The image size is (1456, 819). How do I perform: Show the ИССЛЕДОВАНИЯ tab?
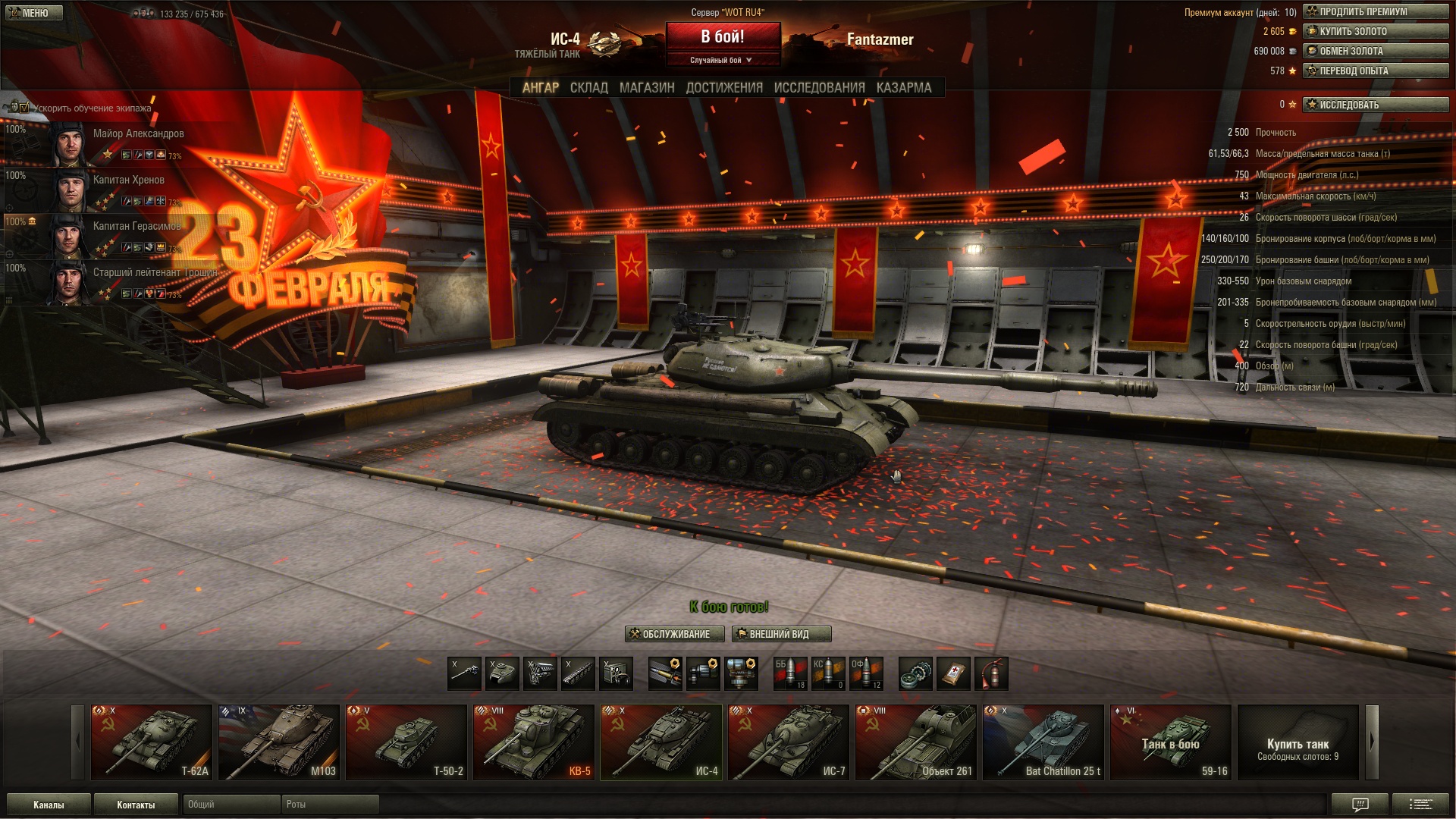(x=819, y=88)
